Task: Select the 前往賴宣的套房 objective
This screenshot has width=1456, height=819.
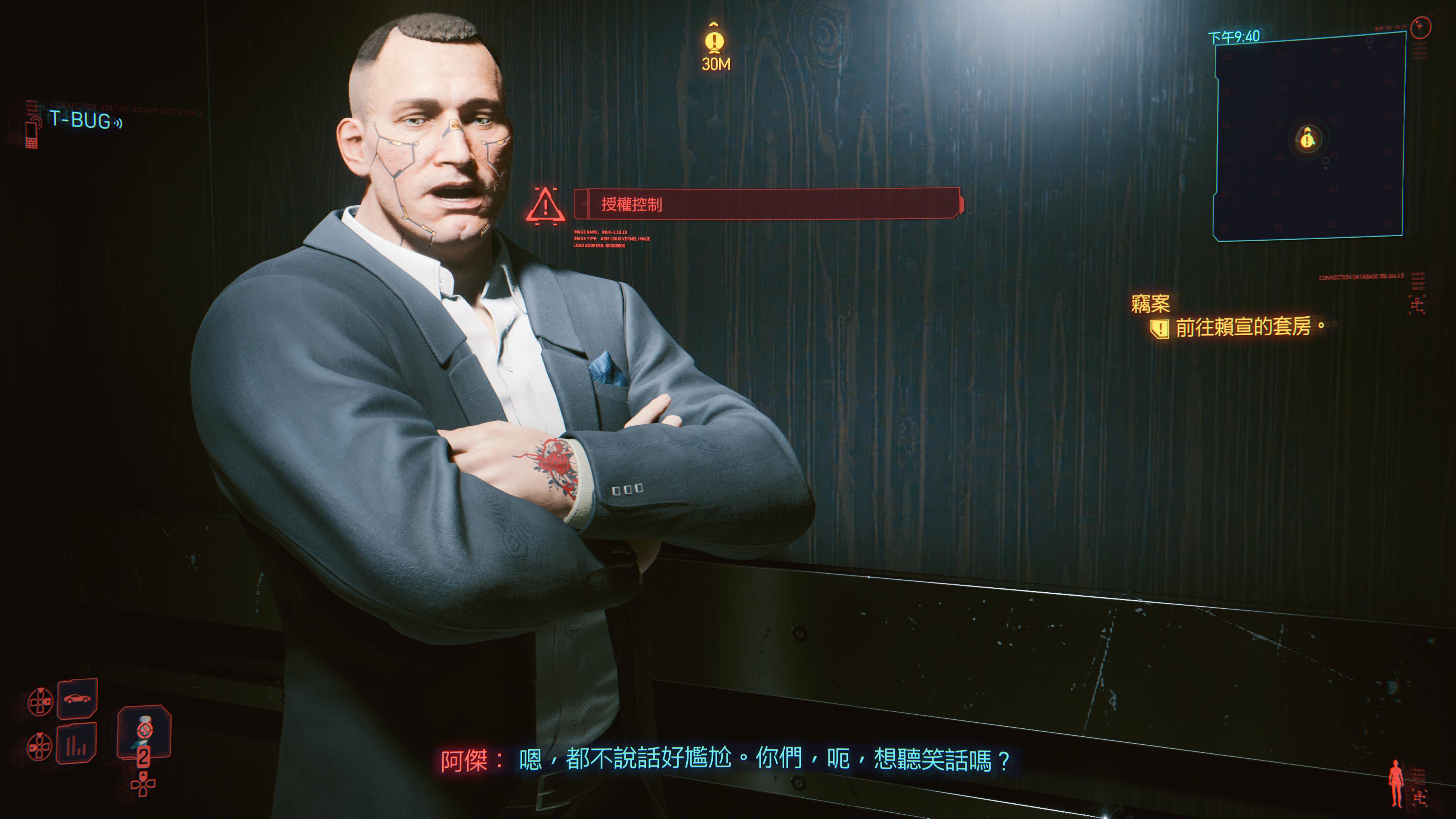Action: (1243, 327)
